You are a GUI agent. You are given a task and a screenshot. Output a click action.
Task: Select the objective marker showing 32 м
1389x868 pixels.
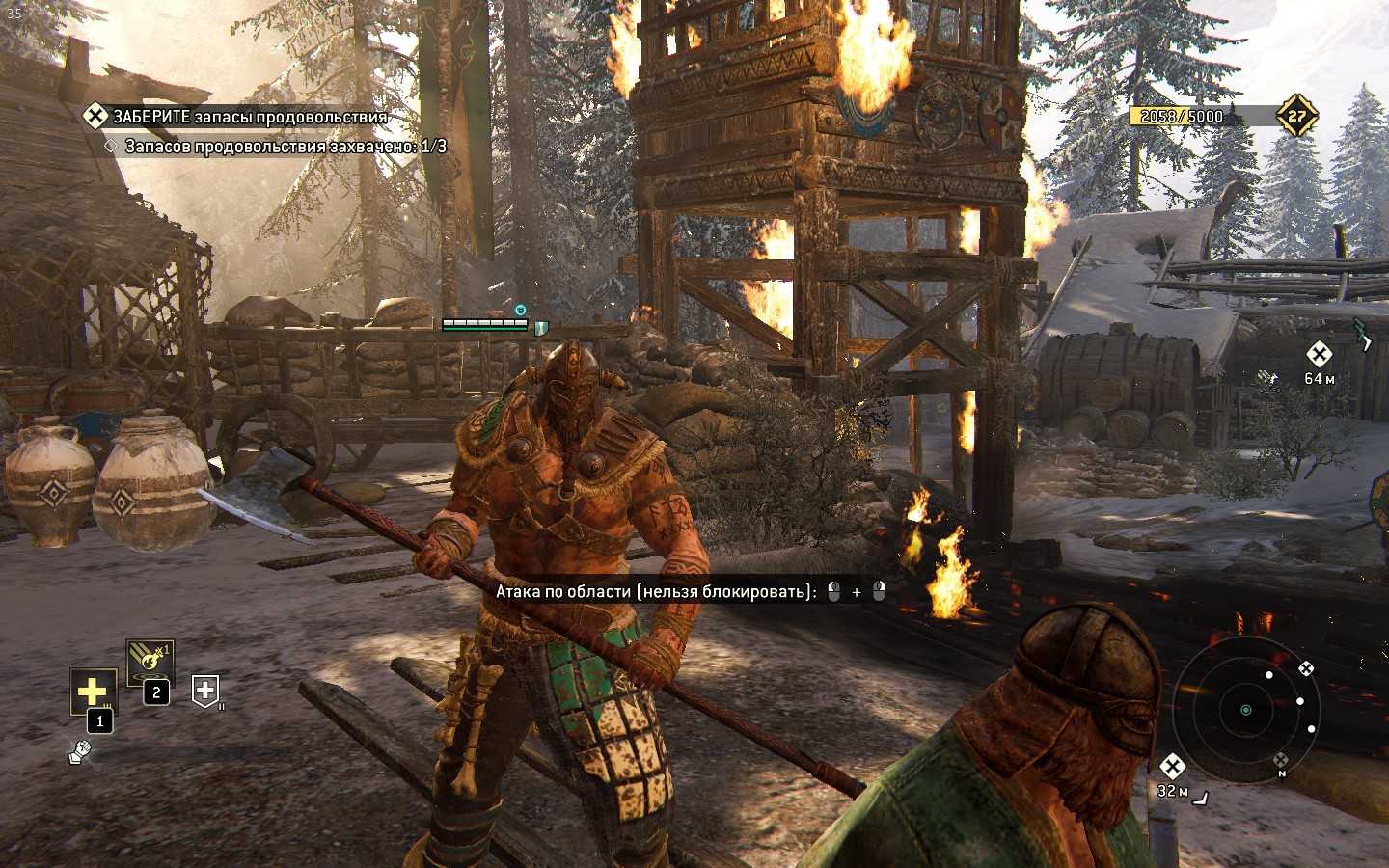click(x=1172, y=767)
